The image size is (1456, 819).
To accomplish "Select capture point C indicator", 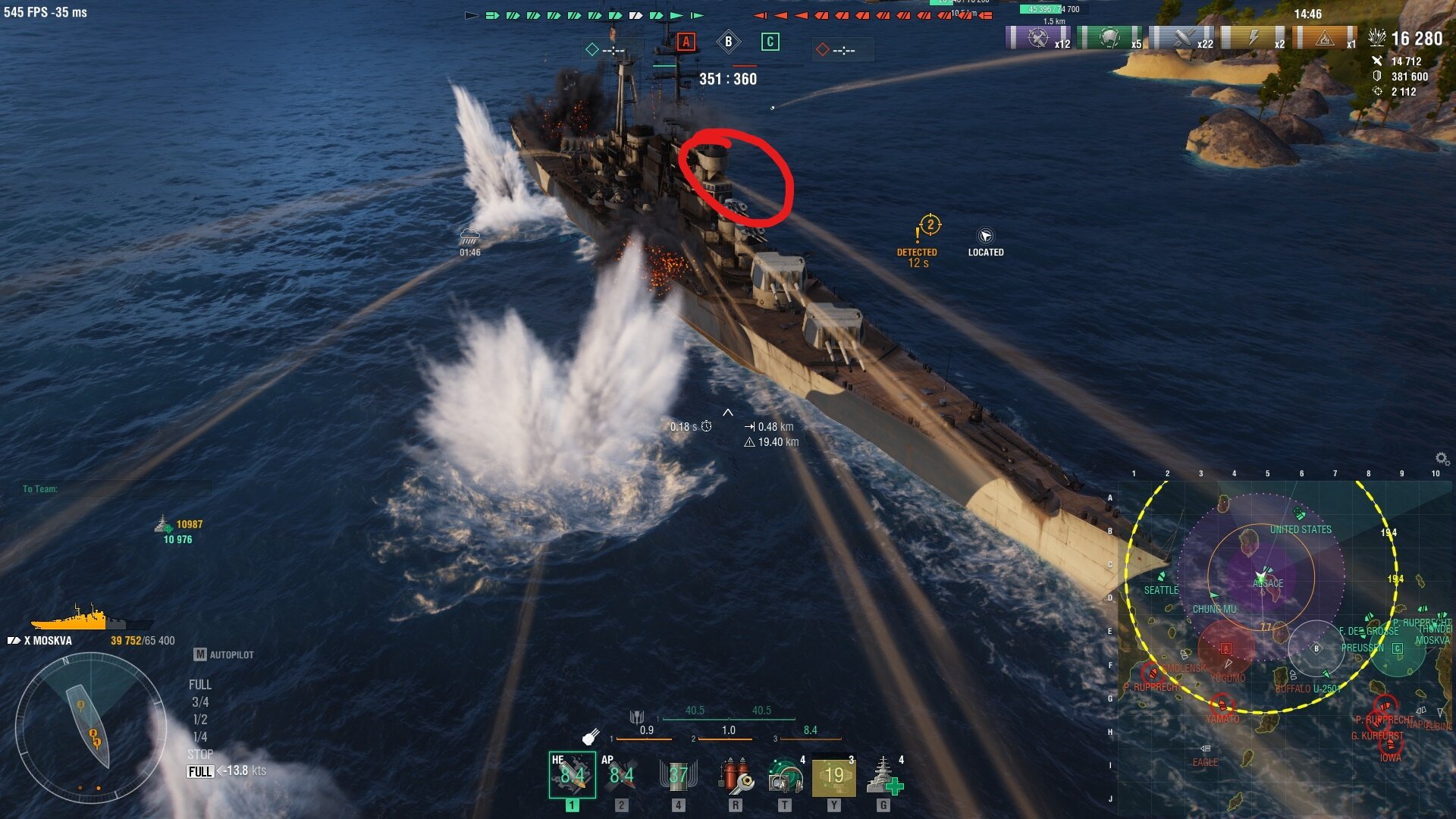I will (x=770, y=42).
